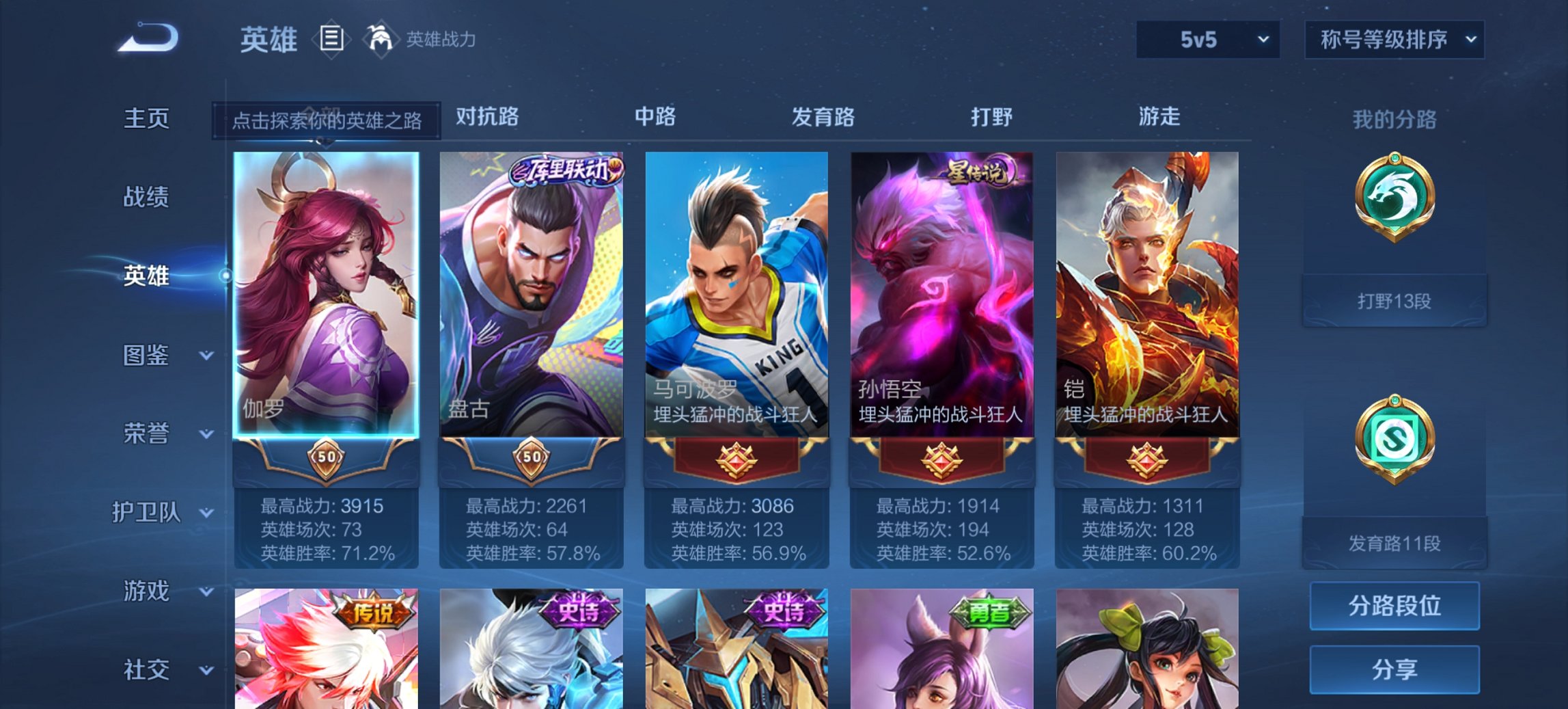Open the 5v5 mode dropdown

click(x=1207, y=39)
